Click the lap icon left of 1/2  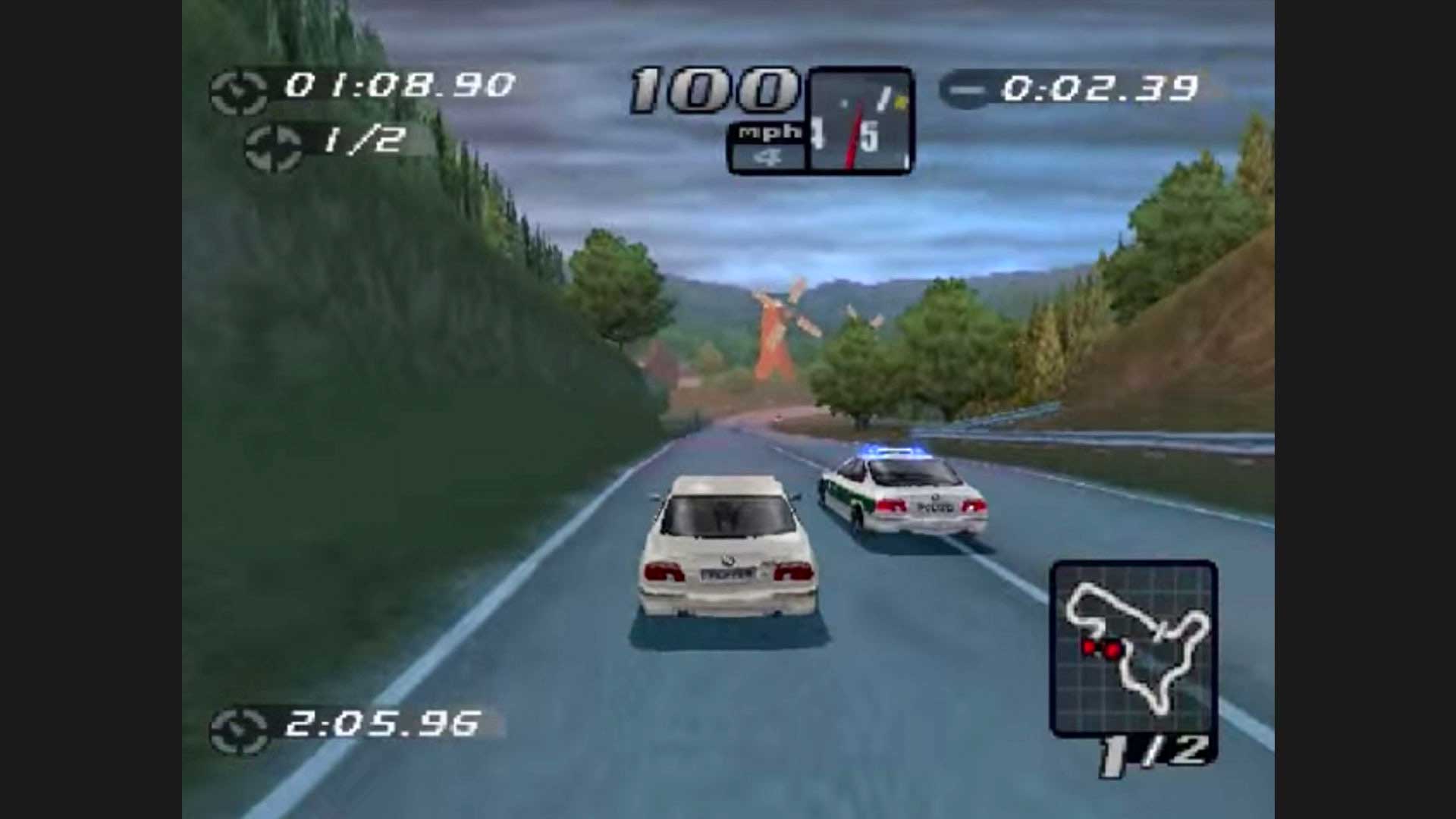[x=273, y=147]
